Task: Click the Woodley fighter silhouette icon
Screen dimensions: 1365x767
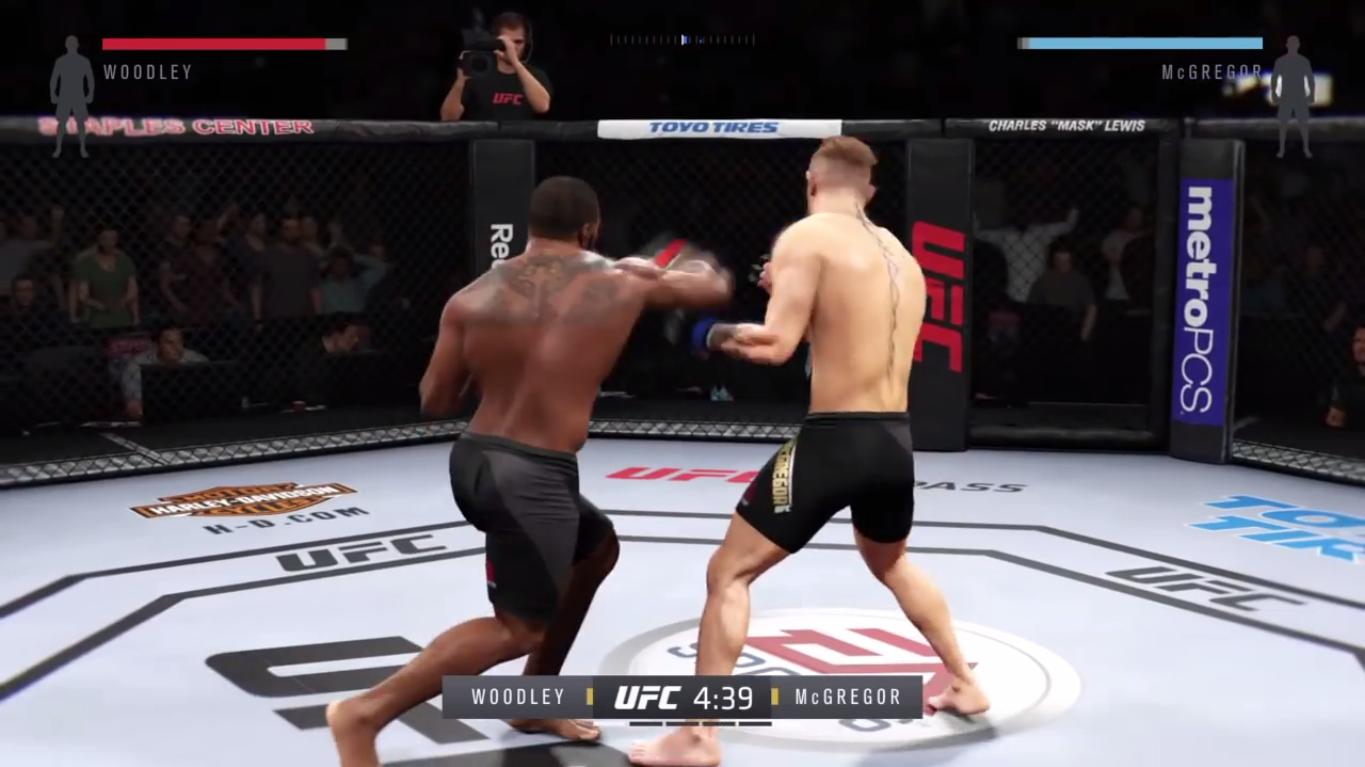Action: tap(70, 75)
